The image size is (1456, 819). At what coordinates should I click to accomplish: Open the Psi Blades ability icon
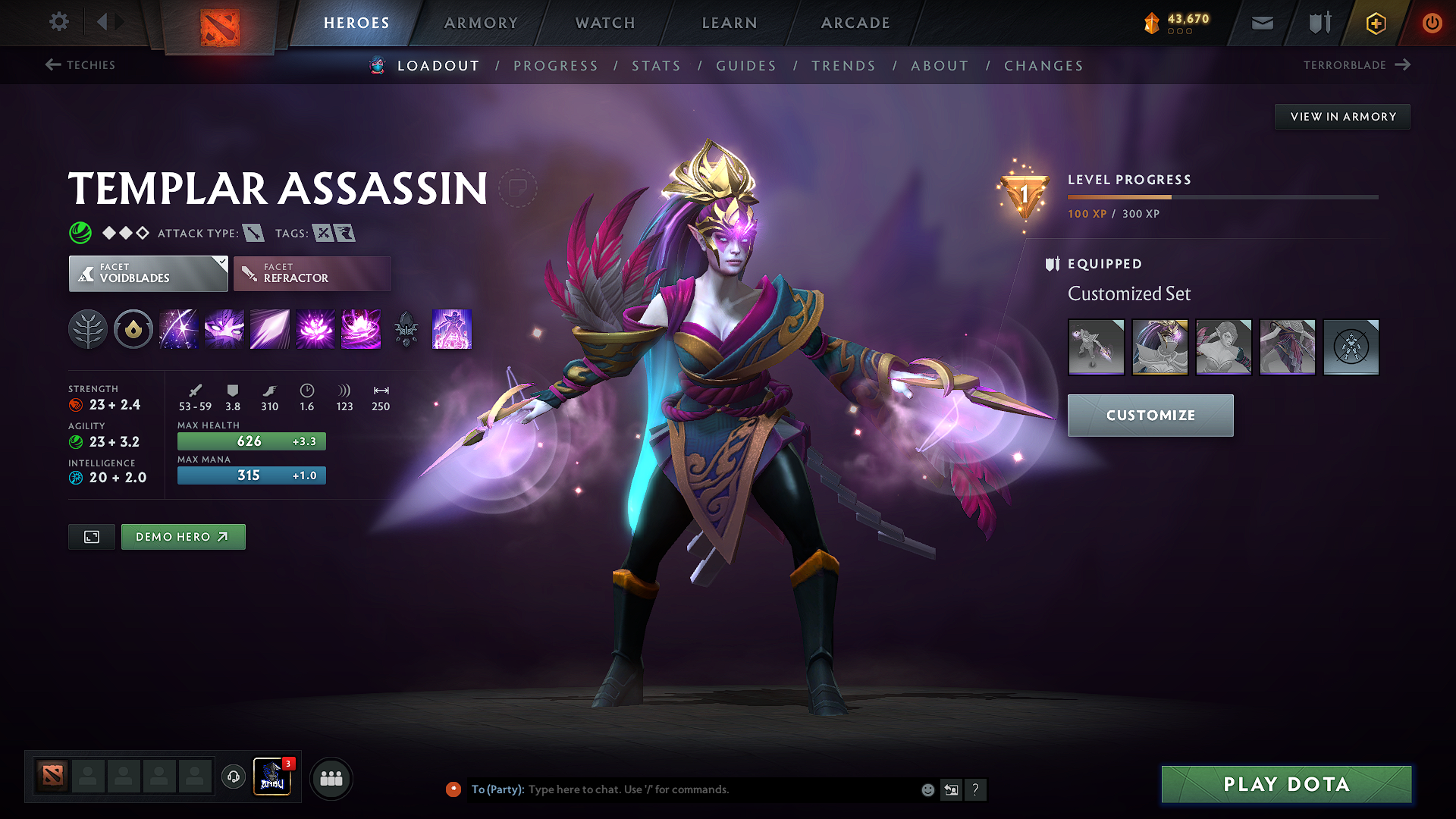pyautogui.click(x=269, y=329)
